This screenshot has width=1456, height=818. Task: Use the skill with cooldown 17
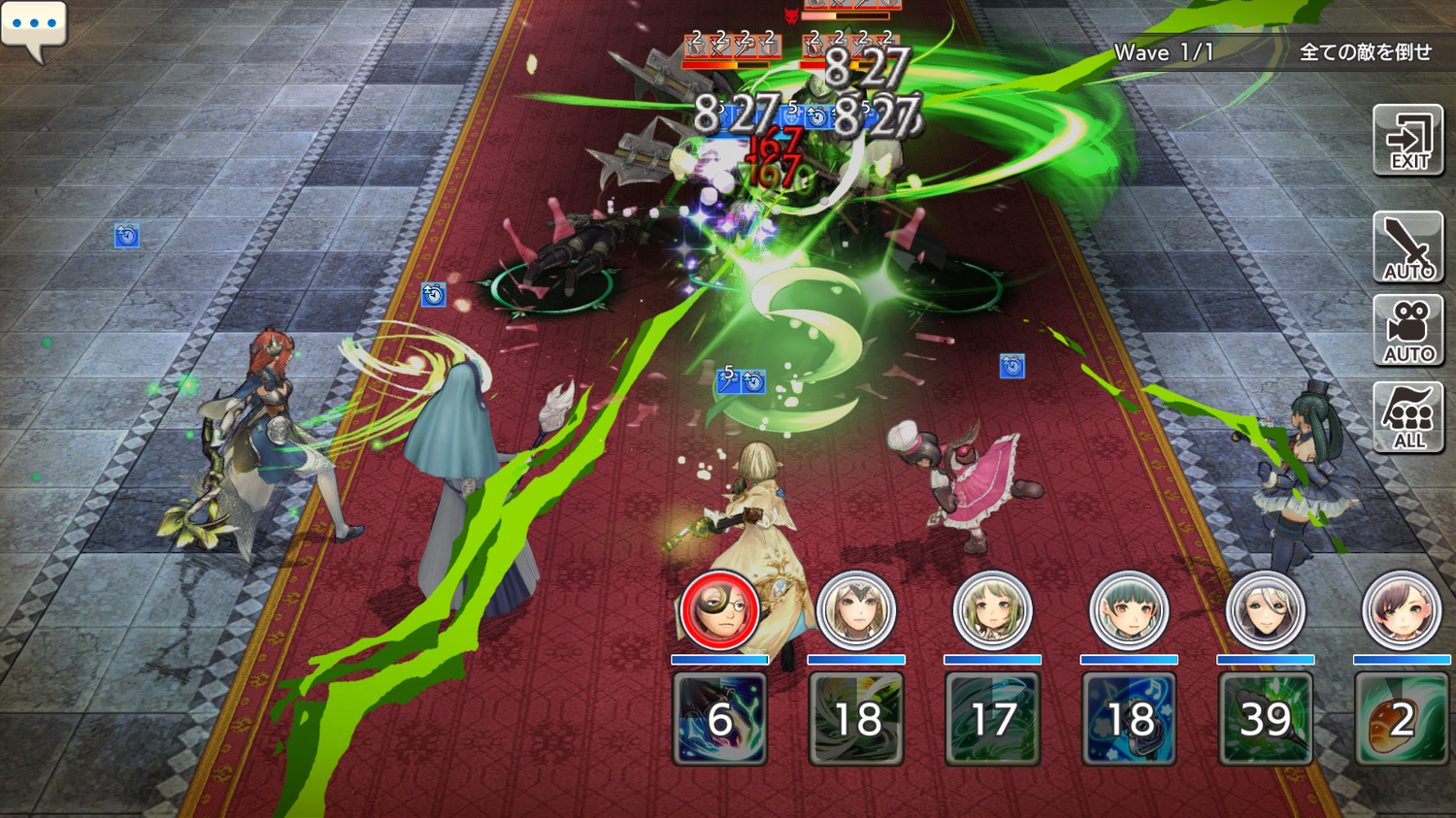[992, 719]
